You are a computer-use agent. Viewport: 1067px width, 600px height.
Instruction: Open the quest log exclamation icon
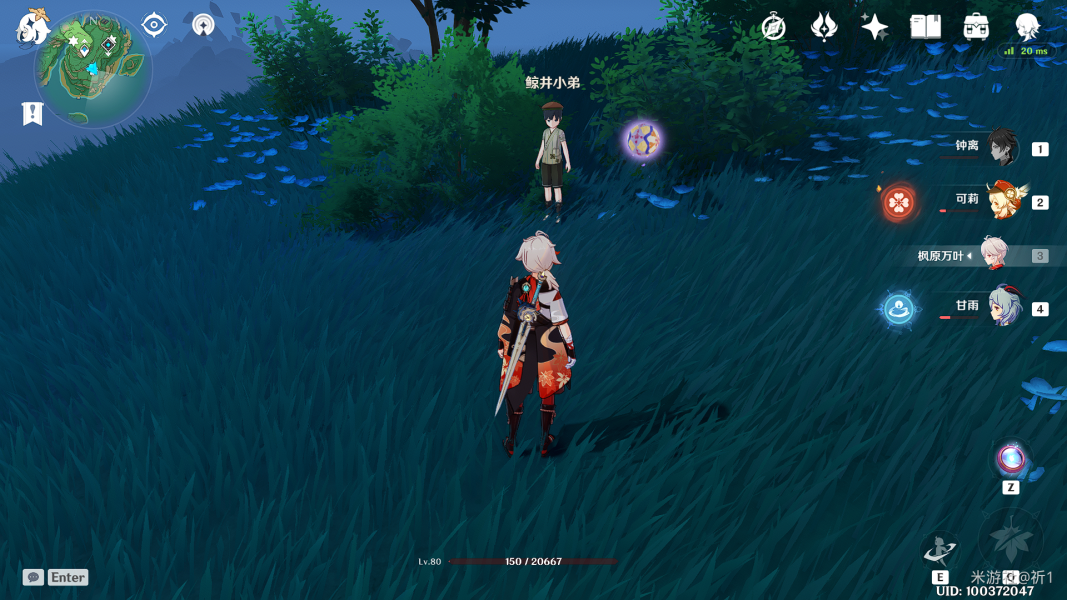click(32, 113)
